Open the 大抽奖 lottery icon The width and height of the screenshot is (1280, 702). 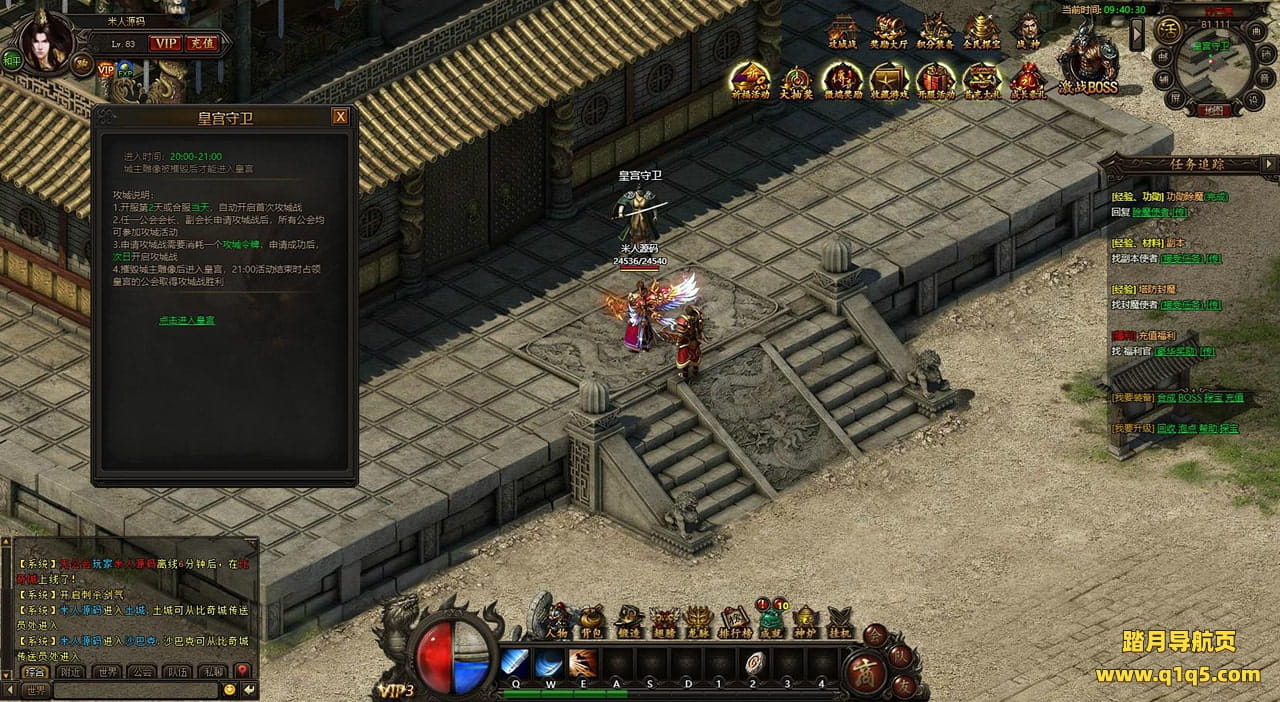[796, 80]
